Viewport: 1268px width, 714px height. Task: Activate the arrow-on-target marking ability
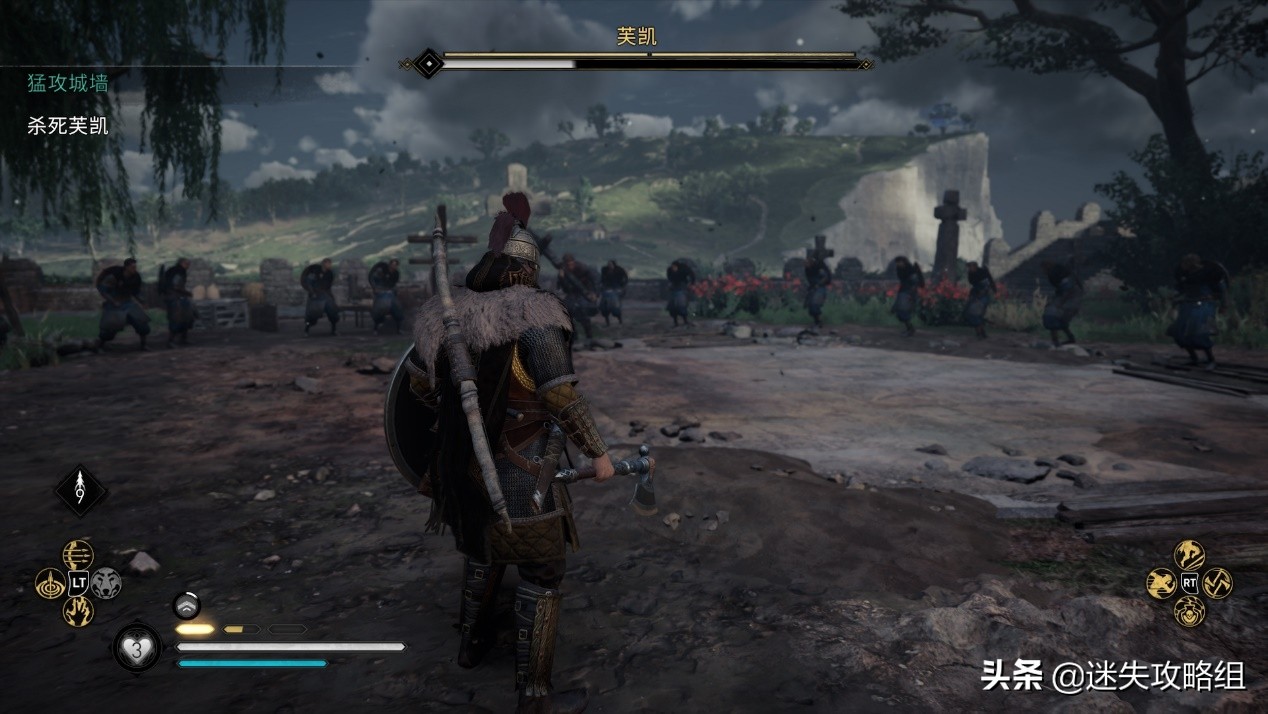(50, 583)
